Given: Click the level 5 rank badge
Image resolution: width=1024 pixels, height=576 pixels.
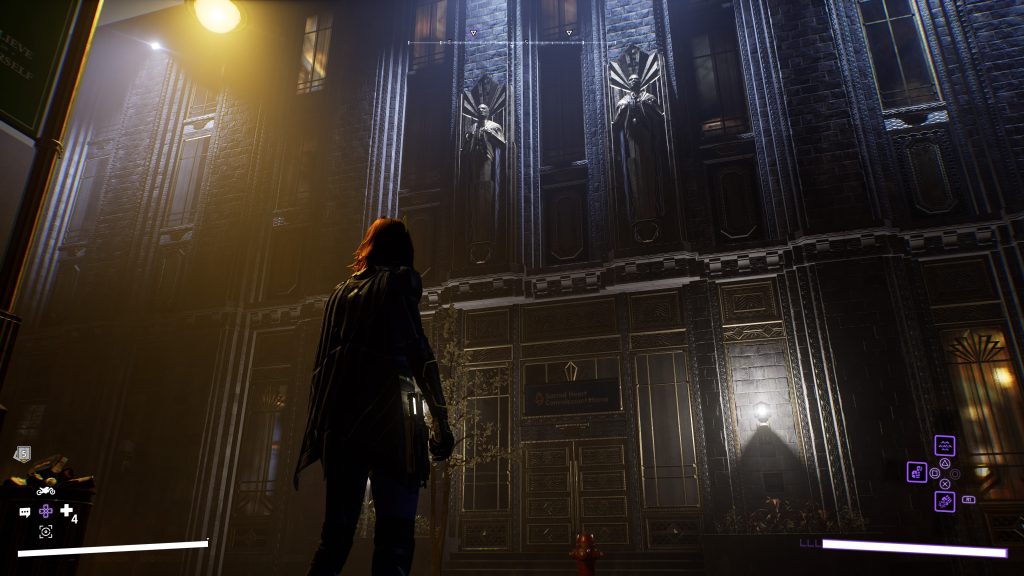Looking at the screenshot, I should tap(23, 454).
